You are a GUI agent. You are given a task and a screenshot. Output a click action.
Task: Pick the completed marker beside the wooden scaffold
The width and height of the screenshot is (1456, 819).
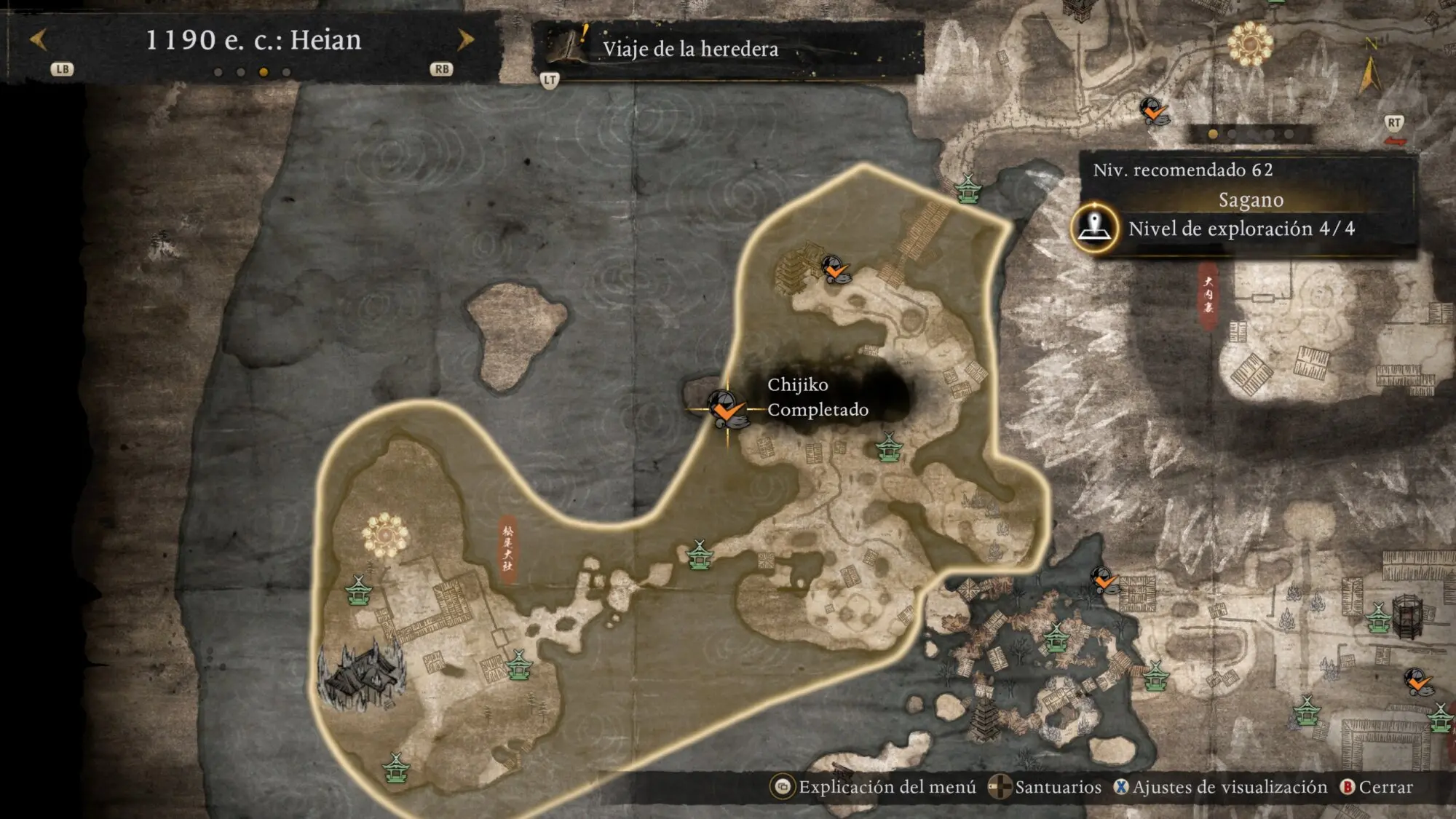pos(835,269)
